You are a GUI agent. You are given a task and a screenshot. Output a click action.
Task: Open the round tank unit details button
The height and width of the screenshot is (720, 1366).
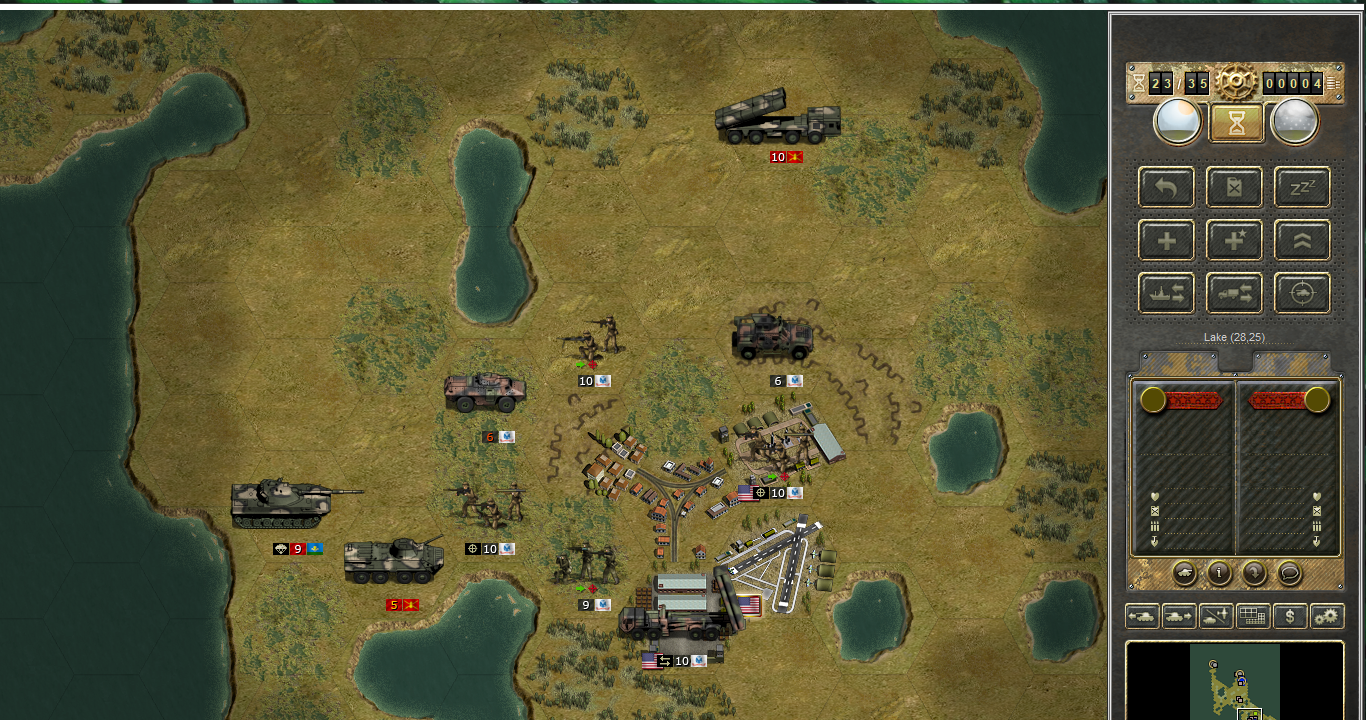[1184, 573]
